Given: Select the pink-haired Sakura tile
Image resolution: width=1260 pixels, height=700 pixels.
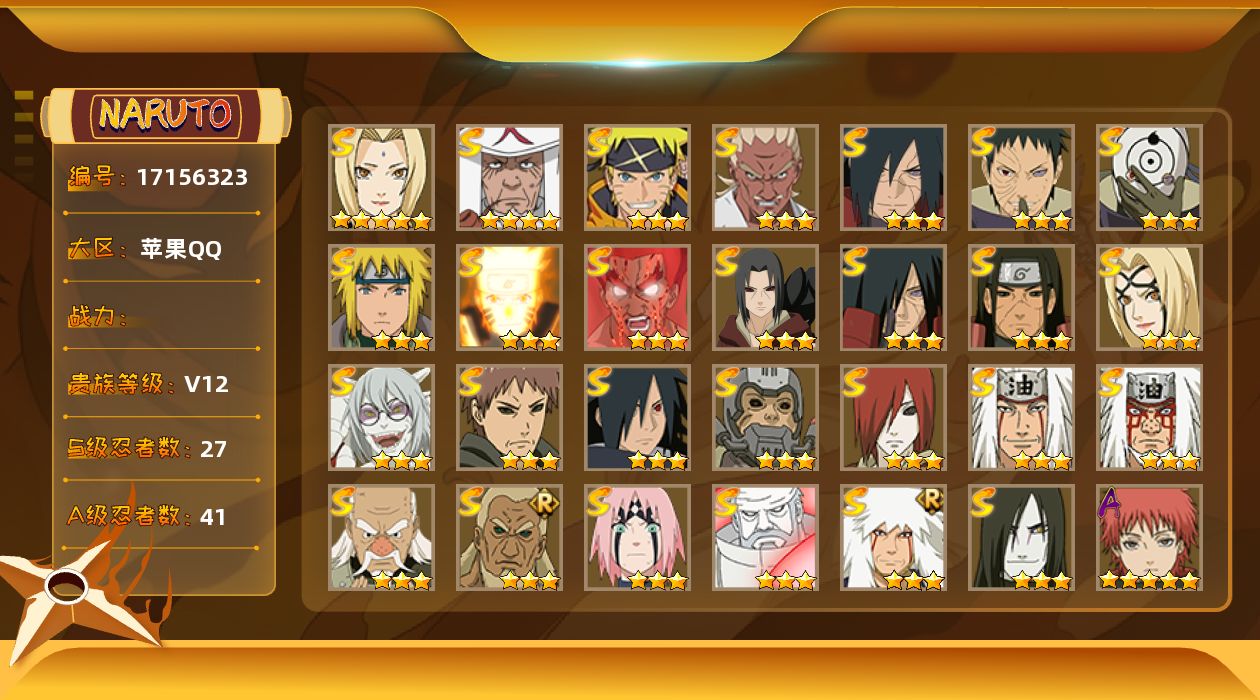Looking at the screenshot, I should click(x=637, y=537).
